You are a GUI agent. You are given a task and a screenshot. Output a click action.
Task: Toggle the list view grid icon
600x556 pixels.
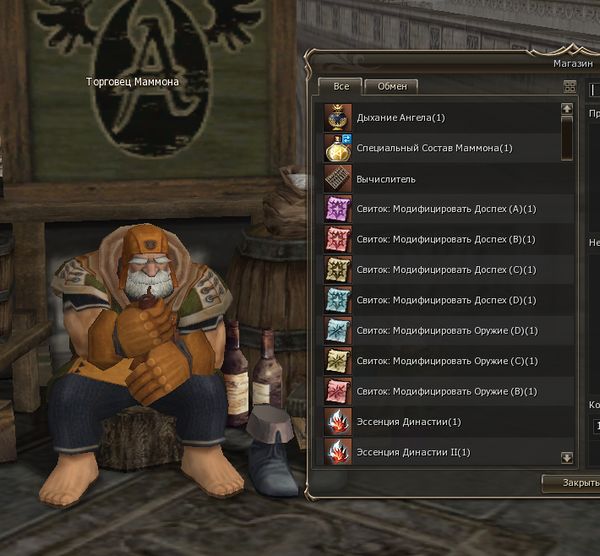click(569, 87)
